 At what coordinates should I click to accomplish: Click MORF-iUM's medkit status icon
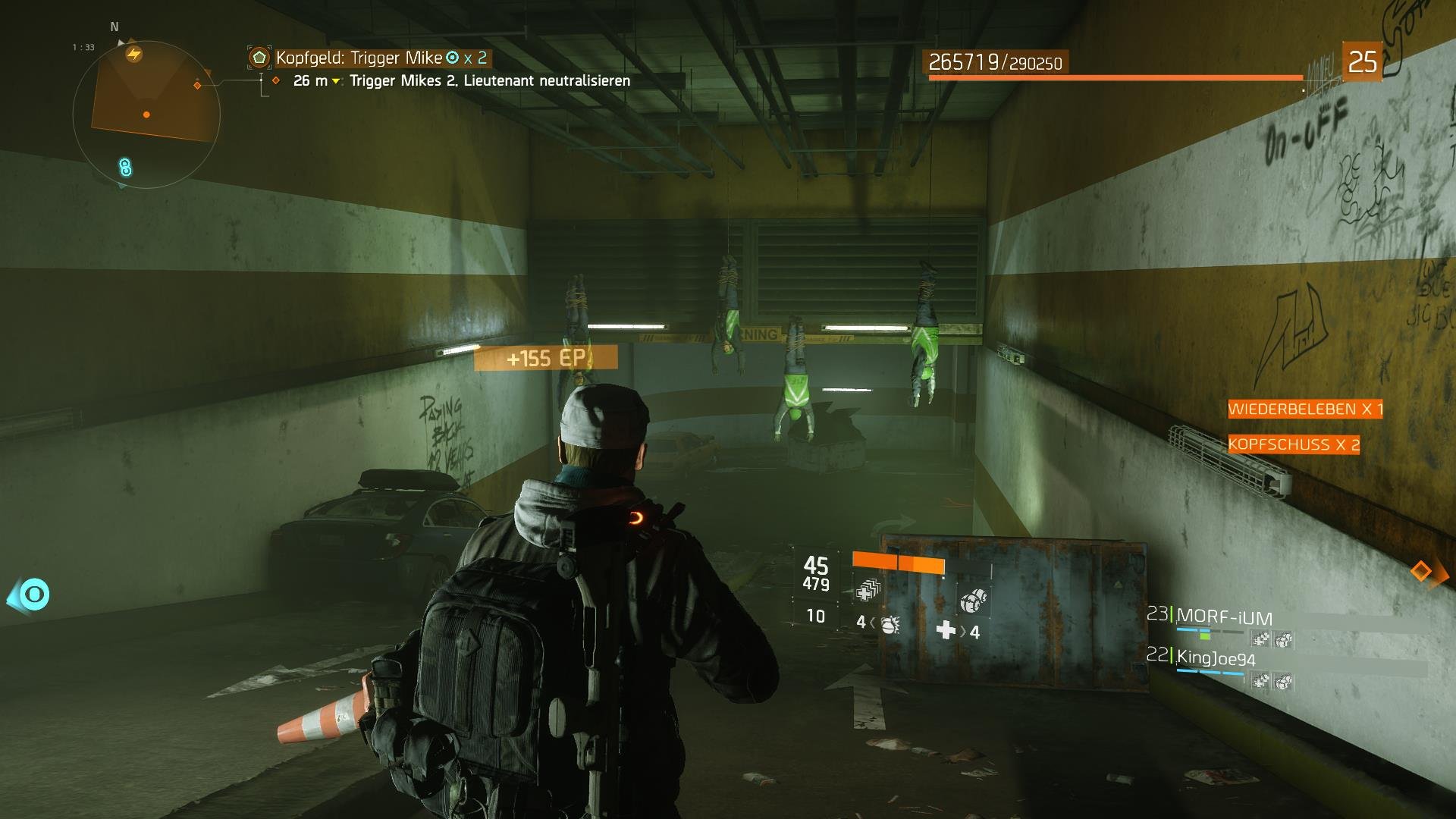(x=1260, y=639)
